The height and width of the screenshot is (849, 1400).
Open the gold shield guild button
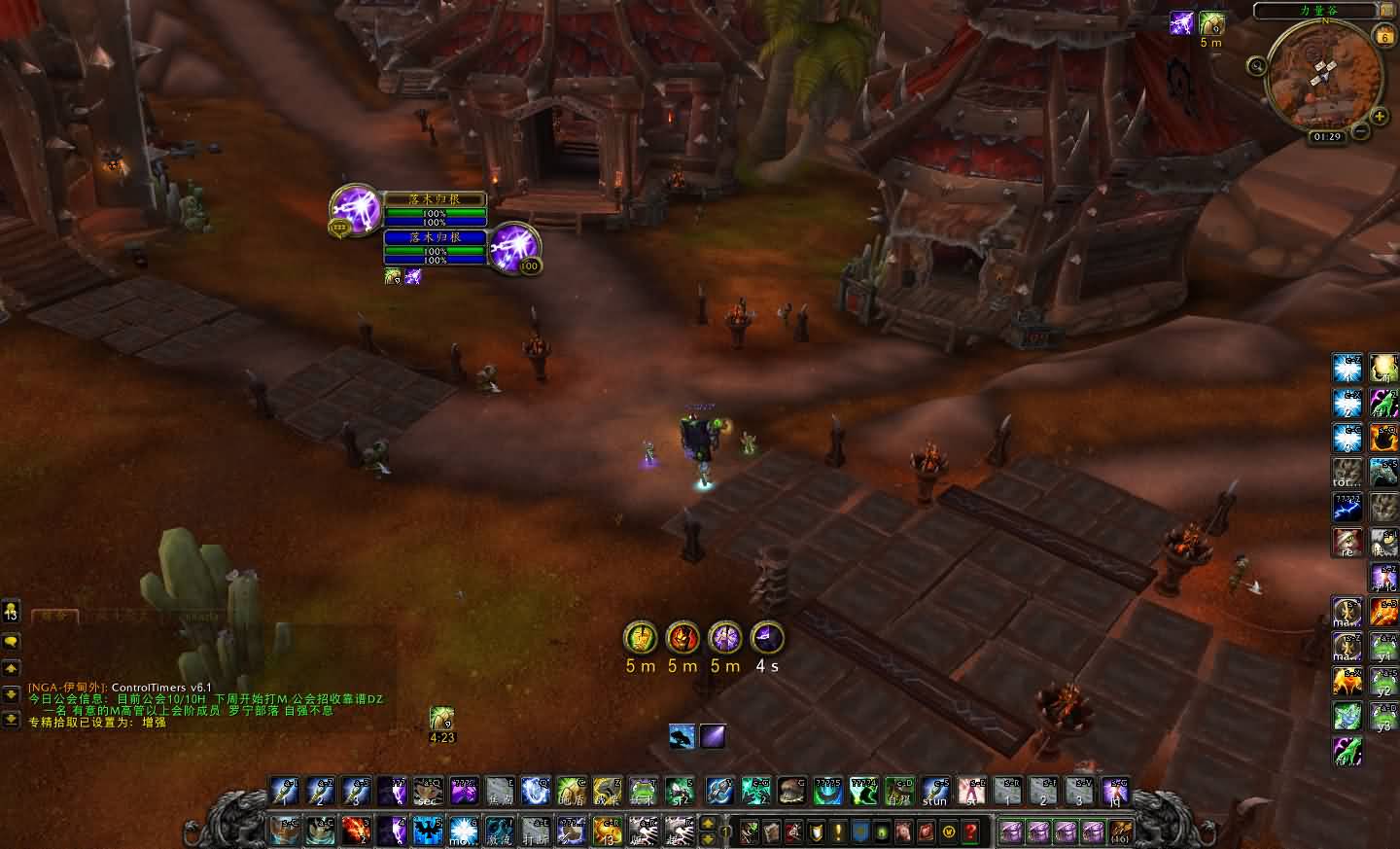817,832
